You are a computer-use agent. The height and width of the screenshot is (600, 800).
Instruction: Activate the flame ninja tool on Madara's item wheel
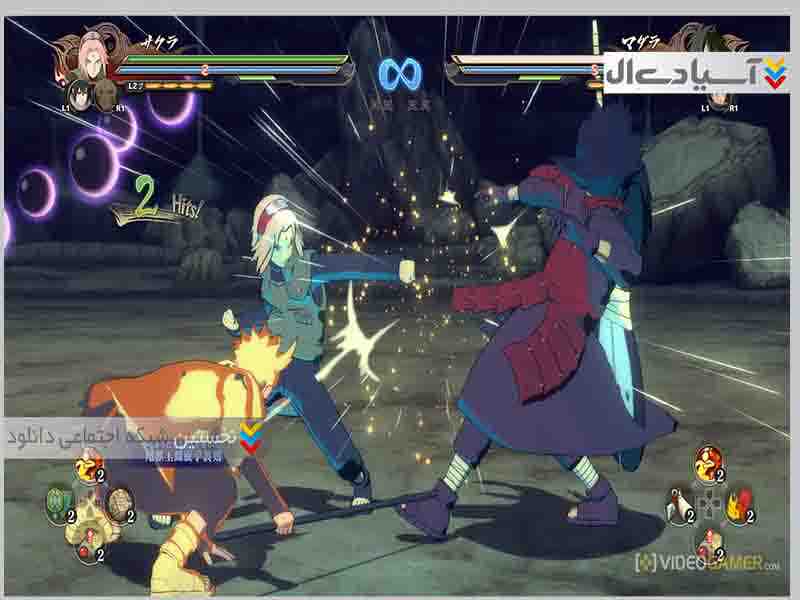[x=739, y=503]
